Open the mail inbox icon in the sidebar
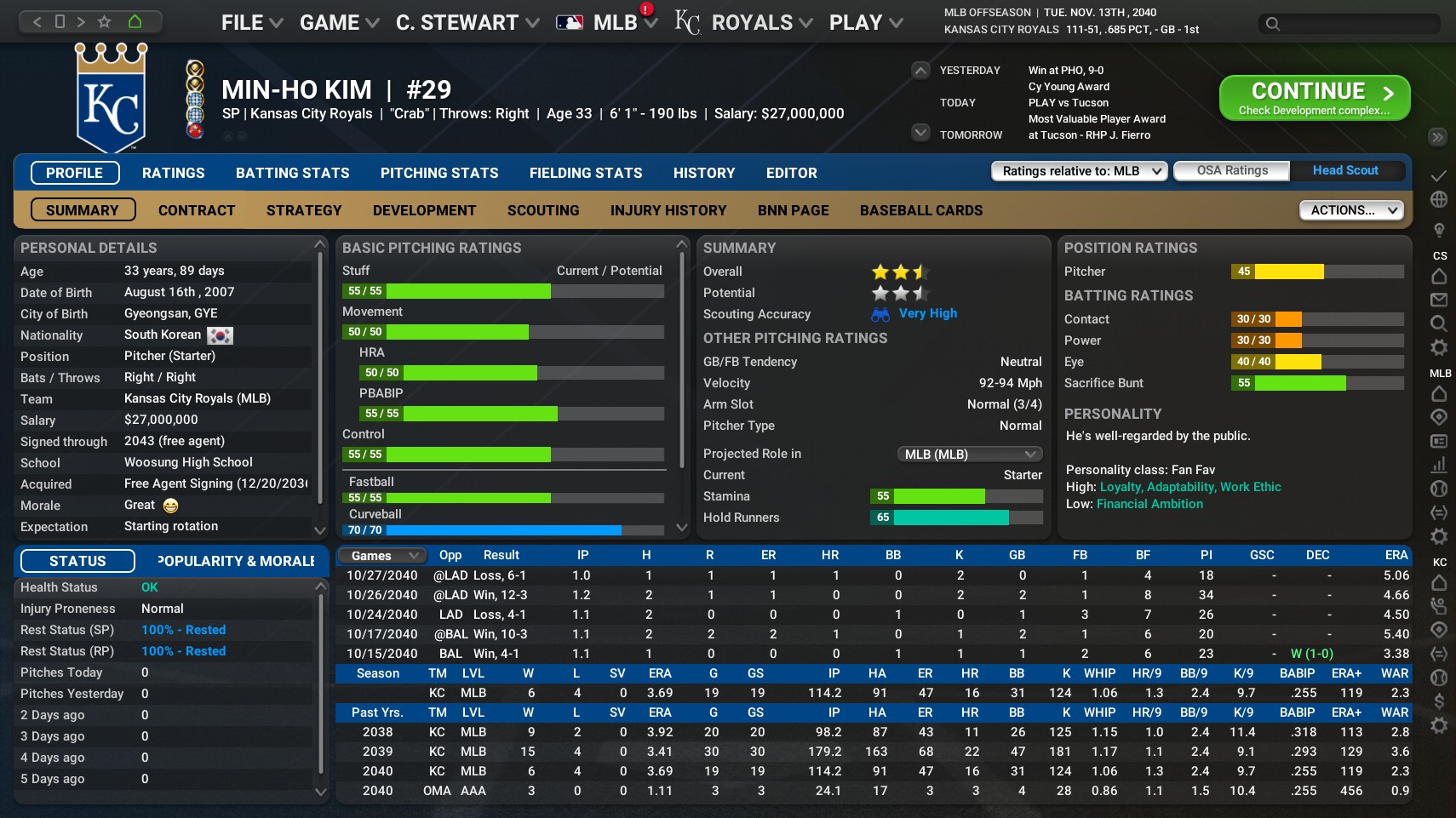This screenshot has width=1456, height=818. 1439,298
